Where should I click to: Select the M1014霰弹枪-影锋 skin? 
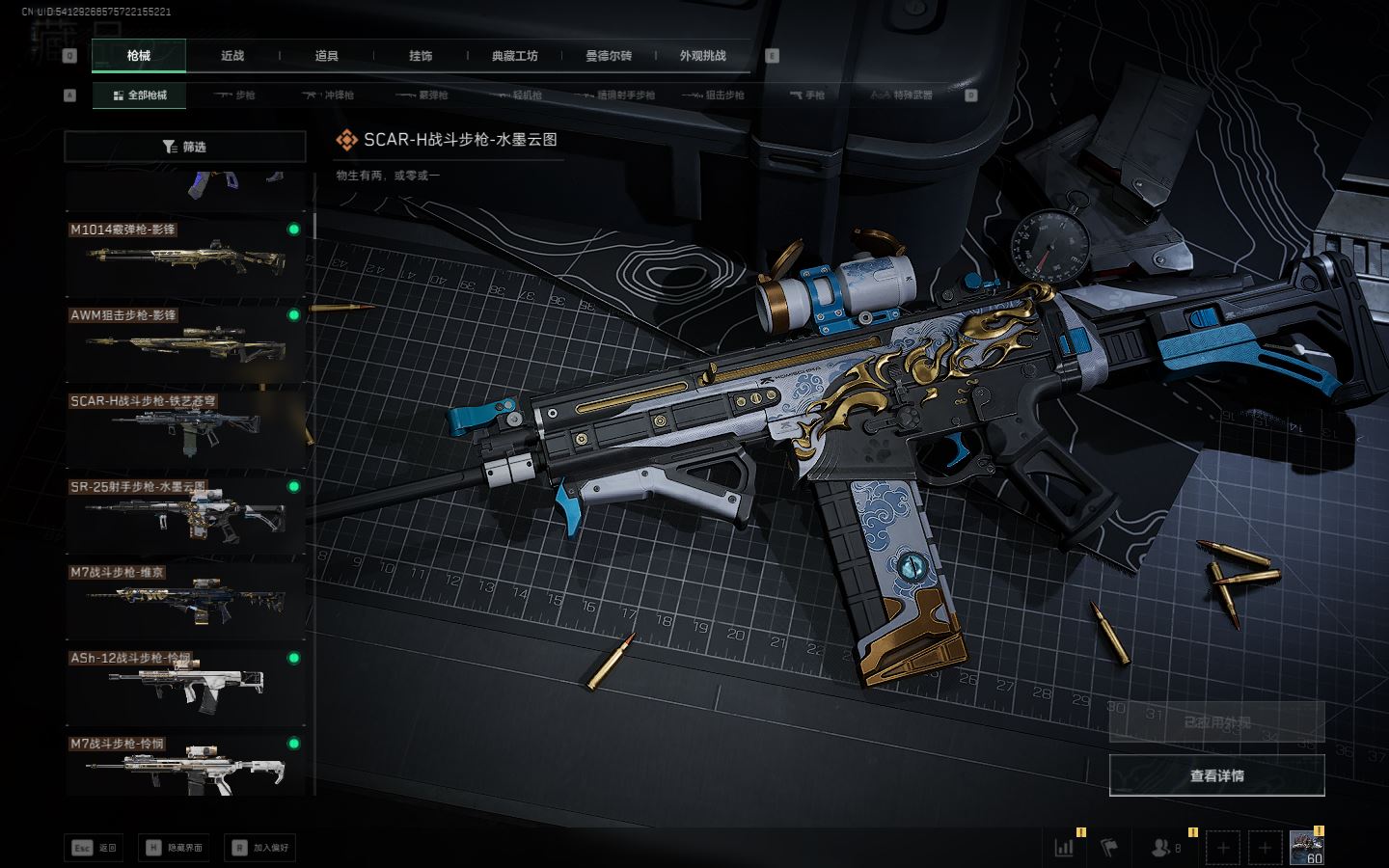pyautogui.click(x=184, y=257)
